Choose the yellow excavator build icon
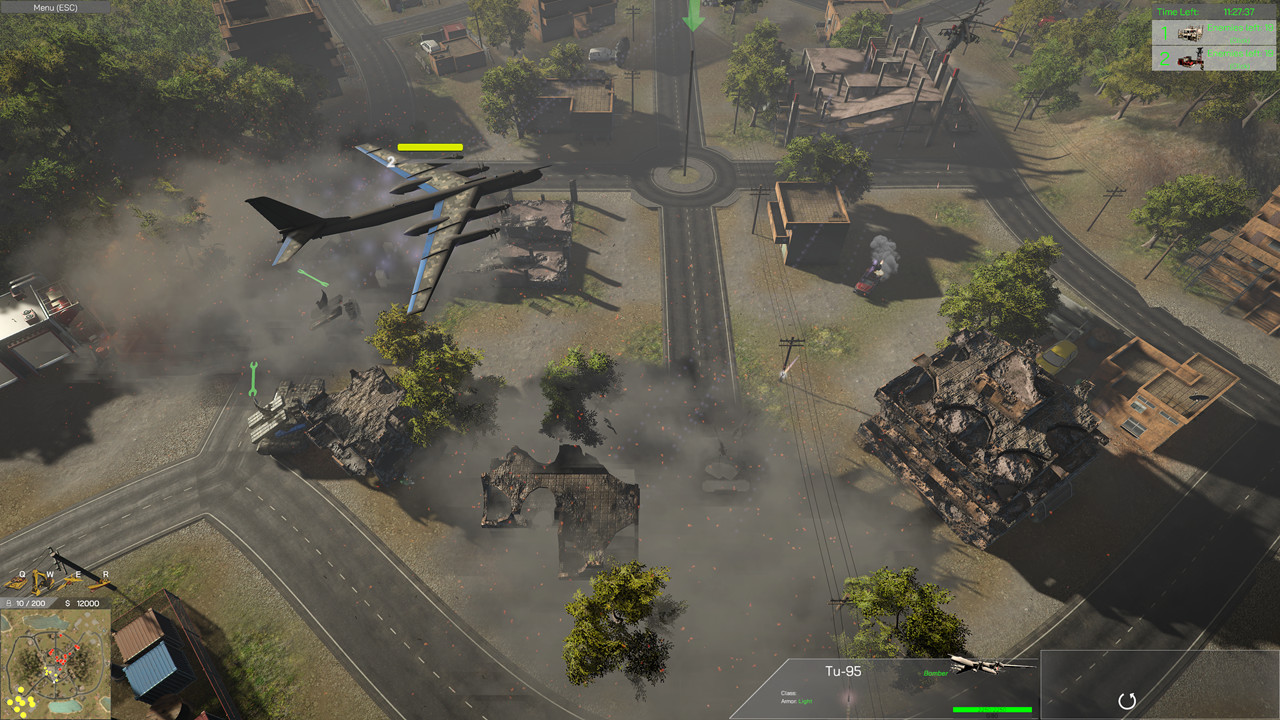Image resolution: width=1280 pixels, height=720 pixels. 44,581
